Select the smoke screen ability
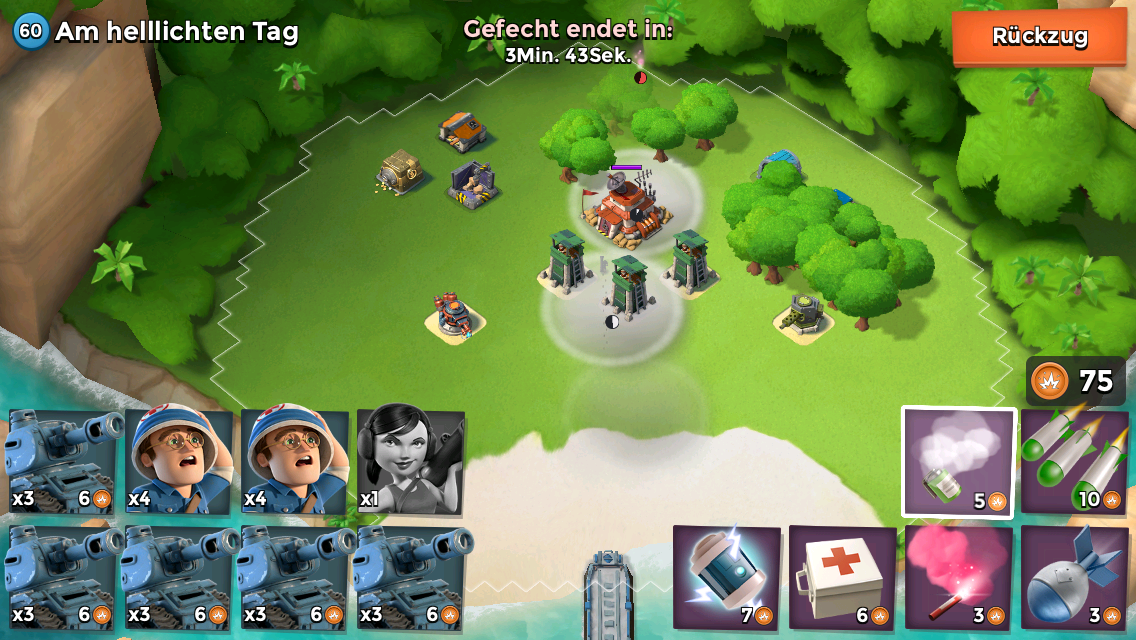This screenshot has height=640, width=1136. point(959,462)
